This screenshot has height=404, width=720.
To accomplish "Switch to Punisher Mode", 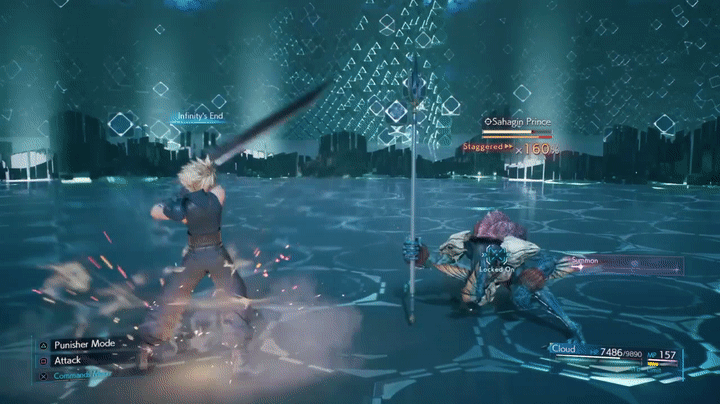I will point(84,343).
